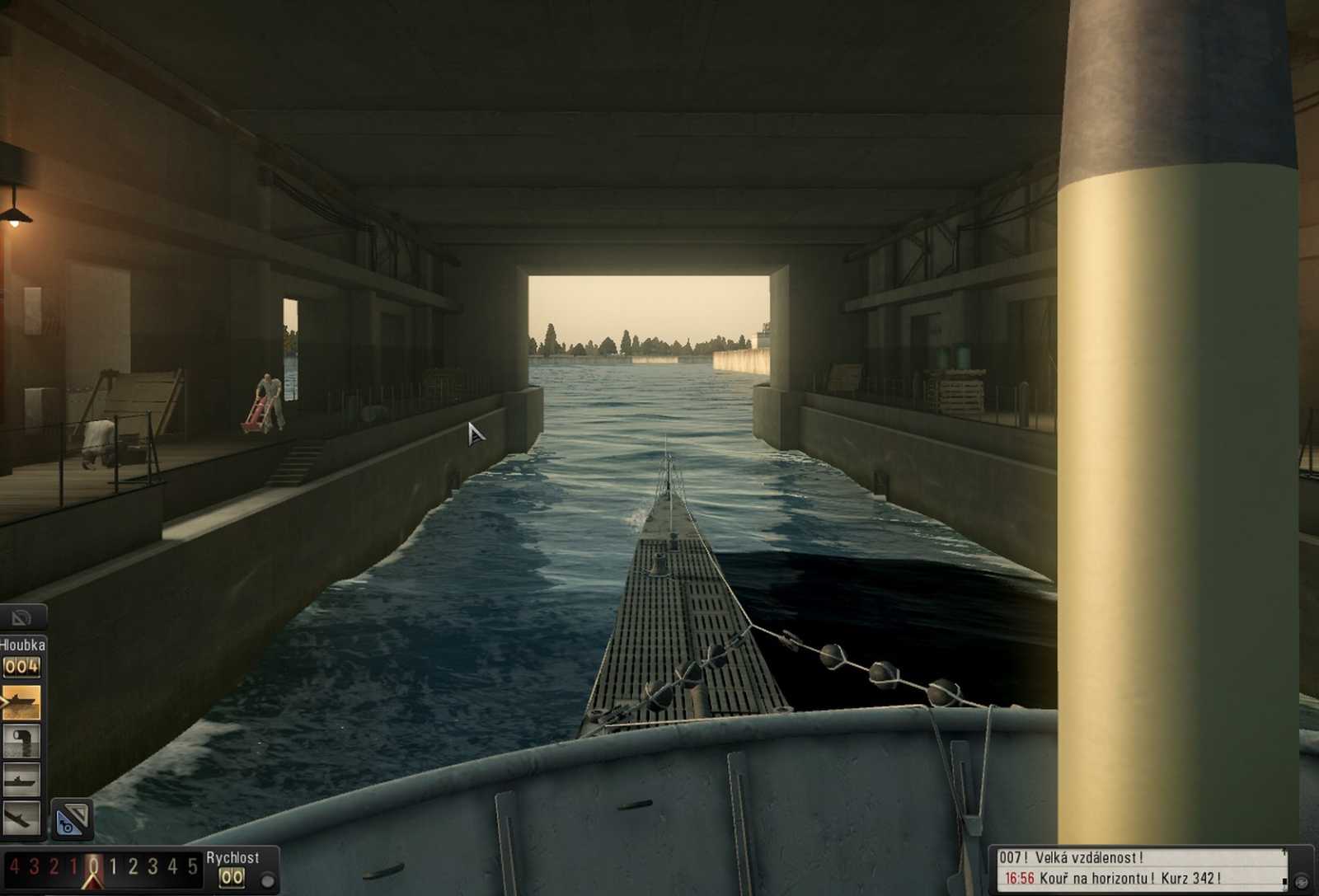
Task: Click the Hloubka depth counter showing 004
Action: coord(22,668)
